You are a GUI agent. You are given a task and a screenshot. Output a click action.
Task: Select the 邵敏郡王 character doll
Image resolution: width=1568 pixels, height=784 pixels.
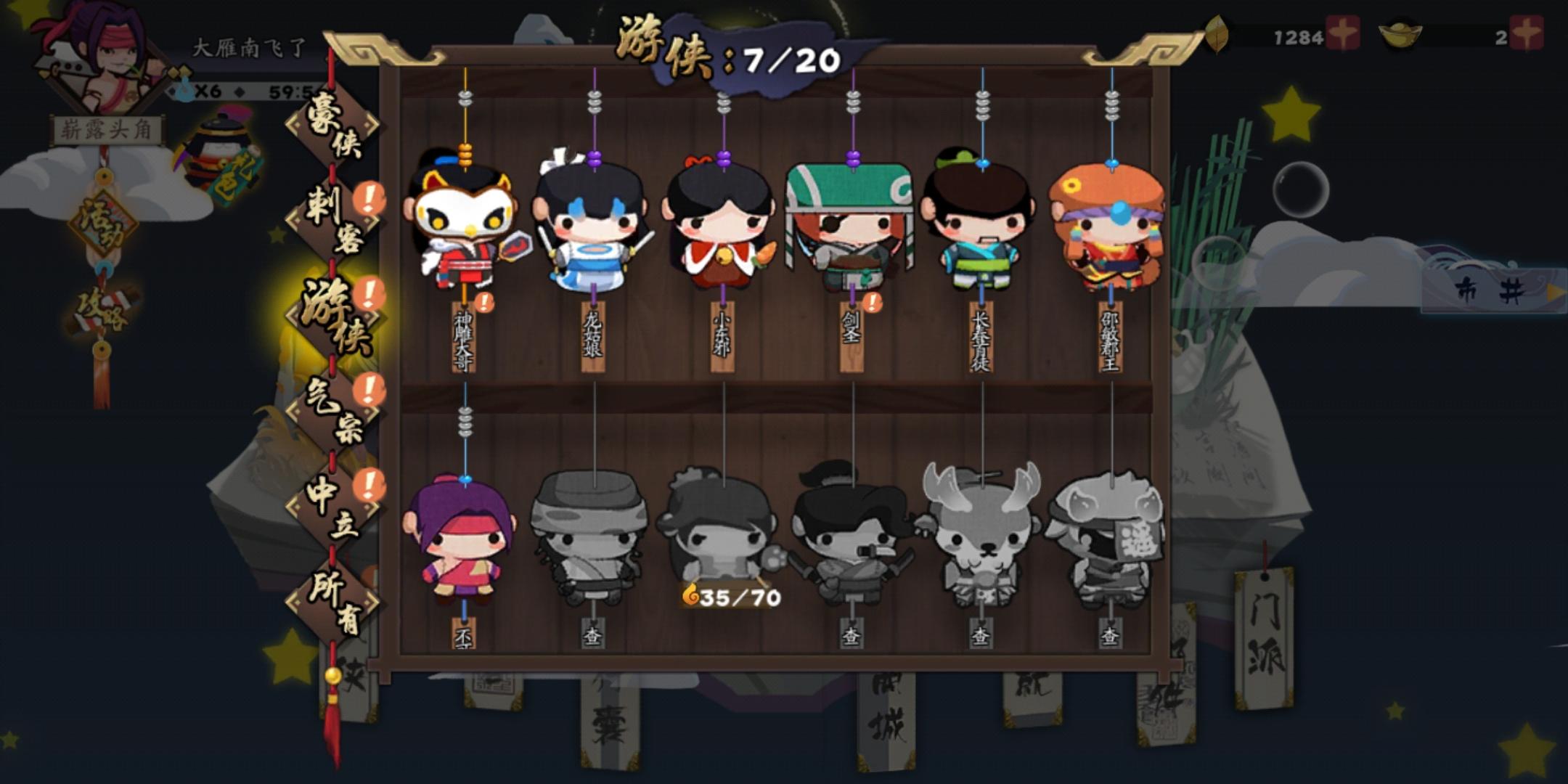1111,229
